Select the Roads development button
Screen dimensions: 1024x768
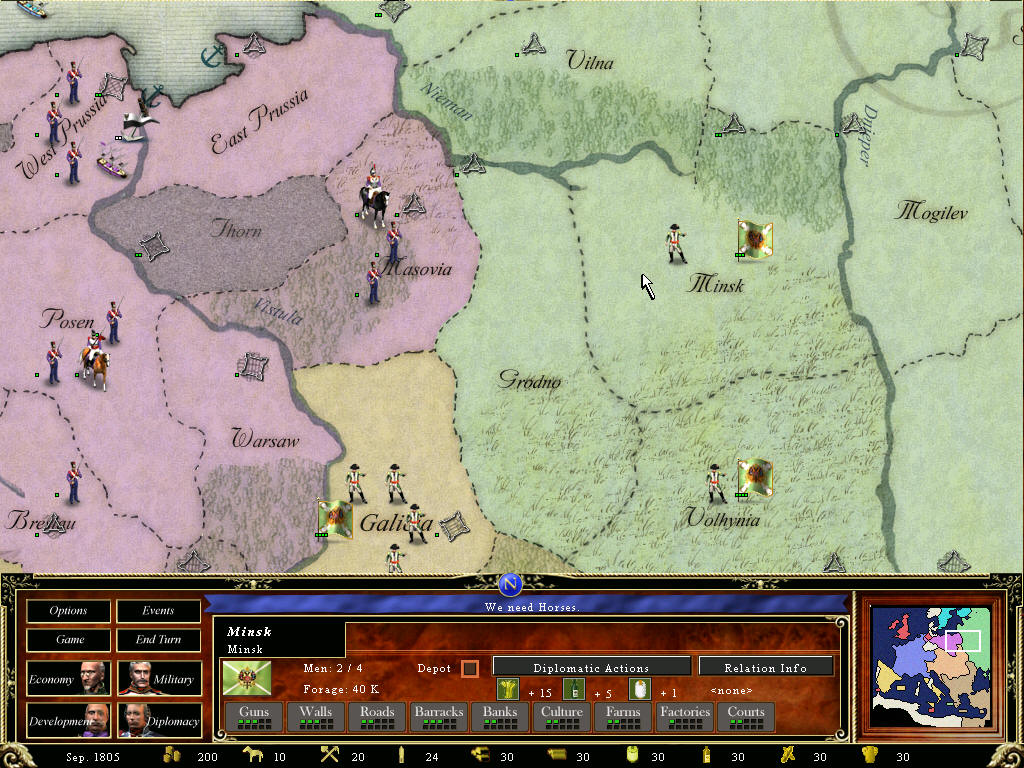point(377,716)
